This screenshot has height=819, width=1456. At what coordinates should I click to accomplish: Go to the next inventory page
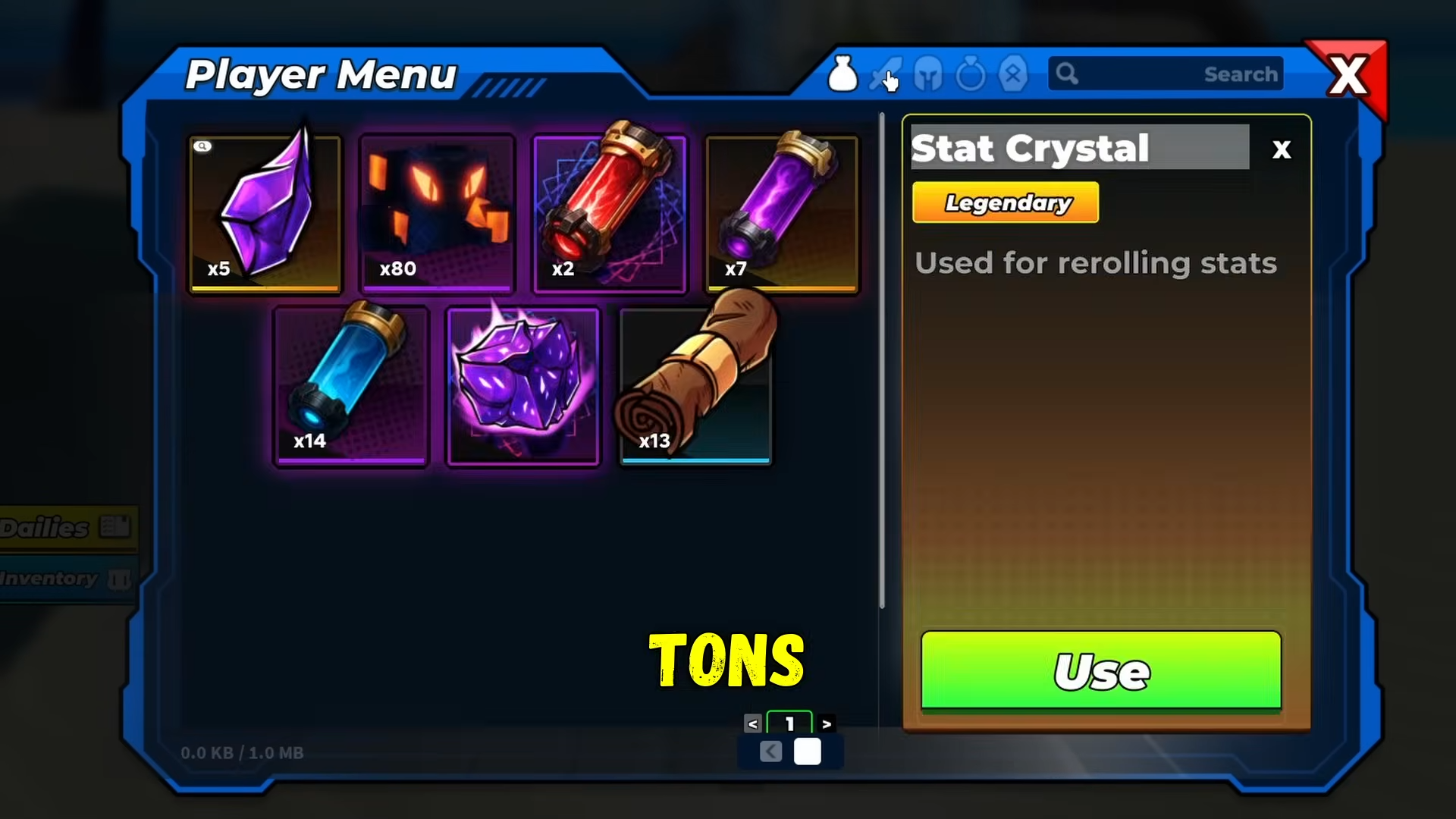pyautogui.click(x=827, y=724)
